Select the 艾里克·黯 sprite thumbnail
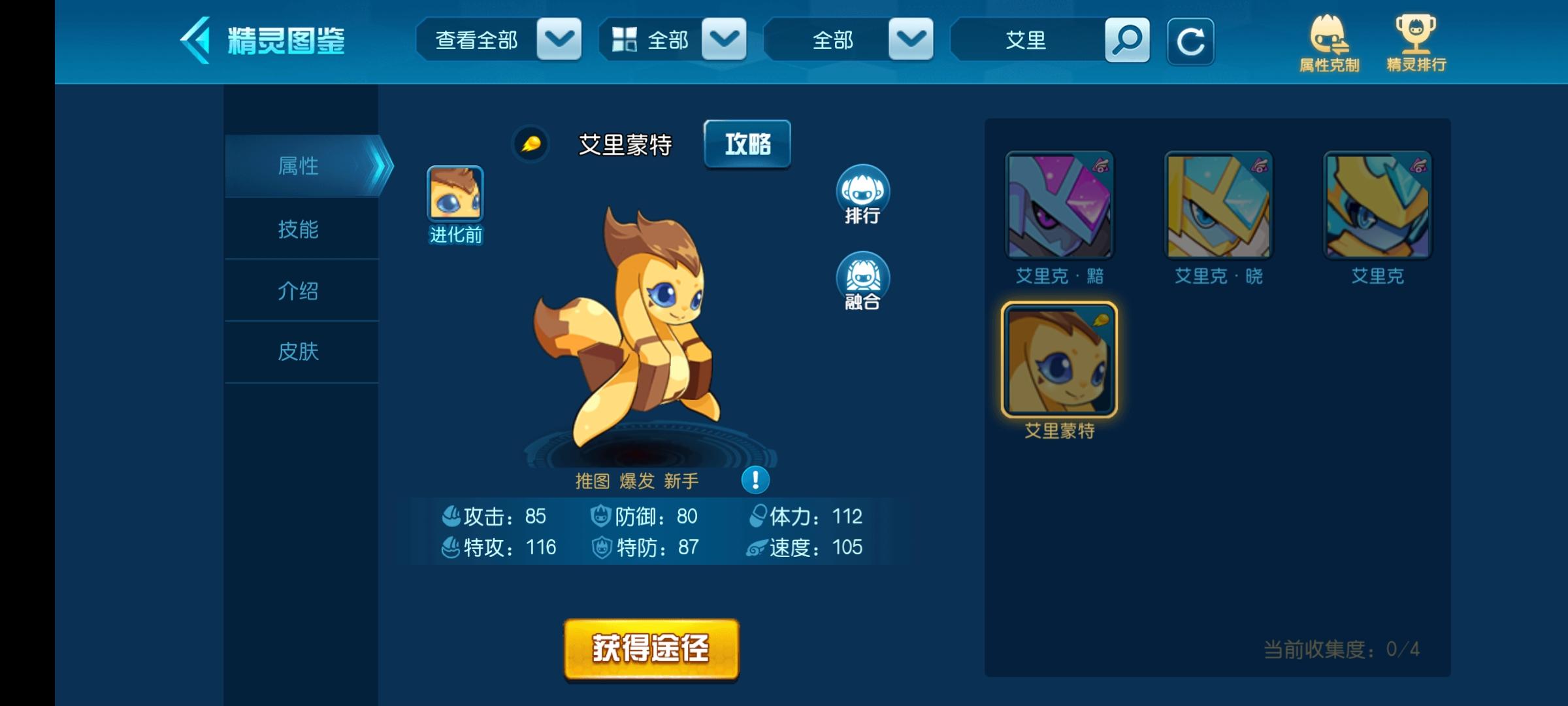The image size is (1568, 706). coord(1059,206)
